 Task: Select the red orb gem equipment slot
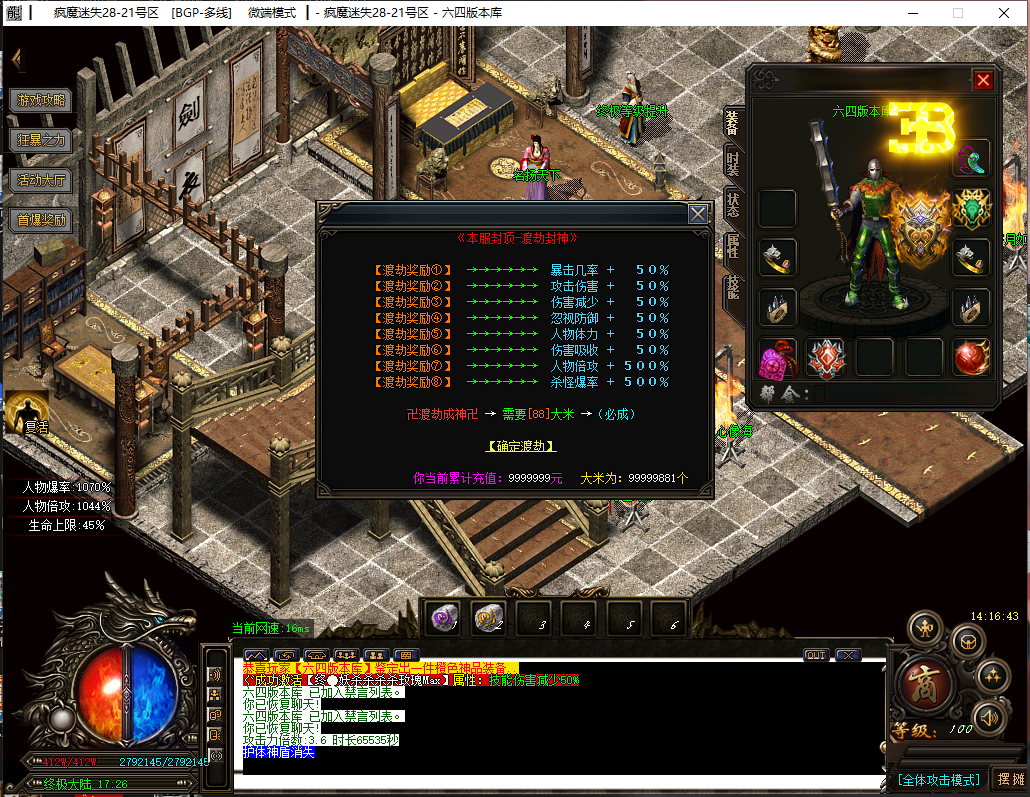971,357
